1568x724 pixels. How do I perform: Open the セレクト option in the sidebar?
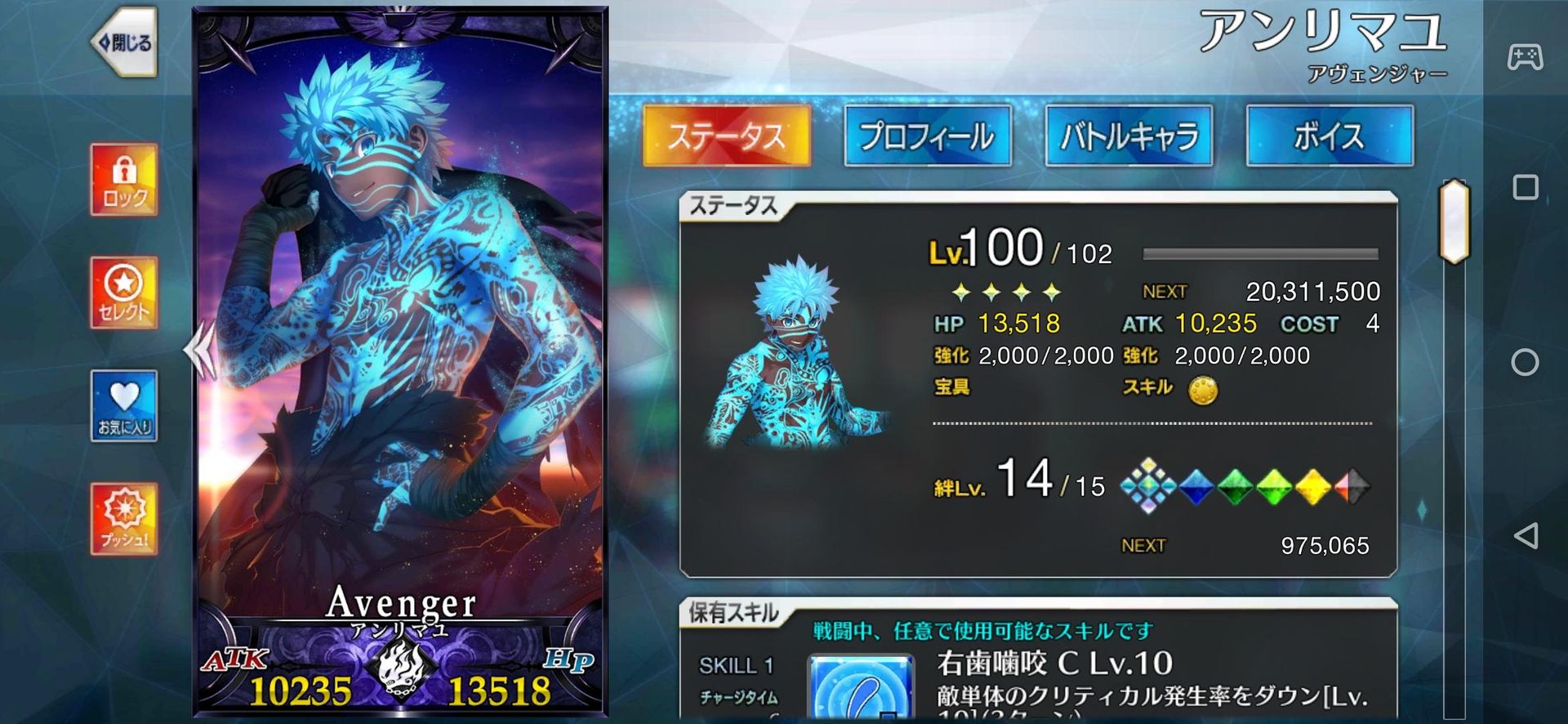pyautogui.click(x=122, y=293)
